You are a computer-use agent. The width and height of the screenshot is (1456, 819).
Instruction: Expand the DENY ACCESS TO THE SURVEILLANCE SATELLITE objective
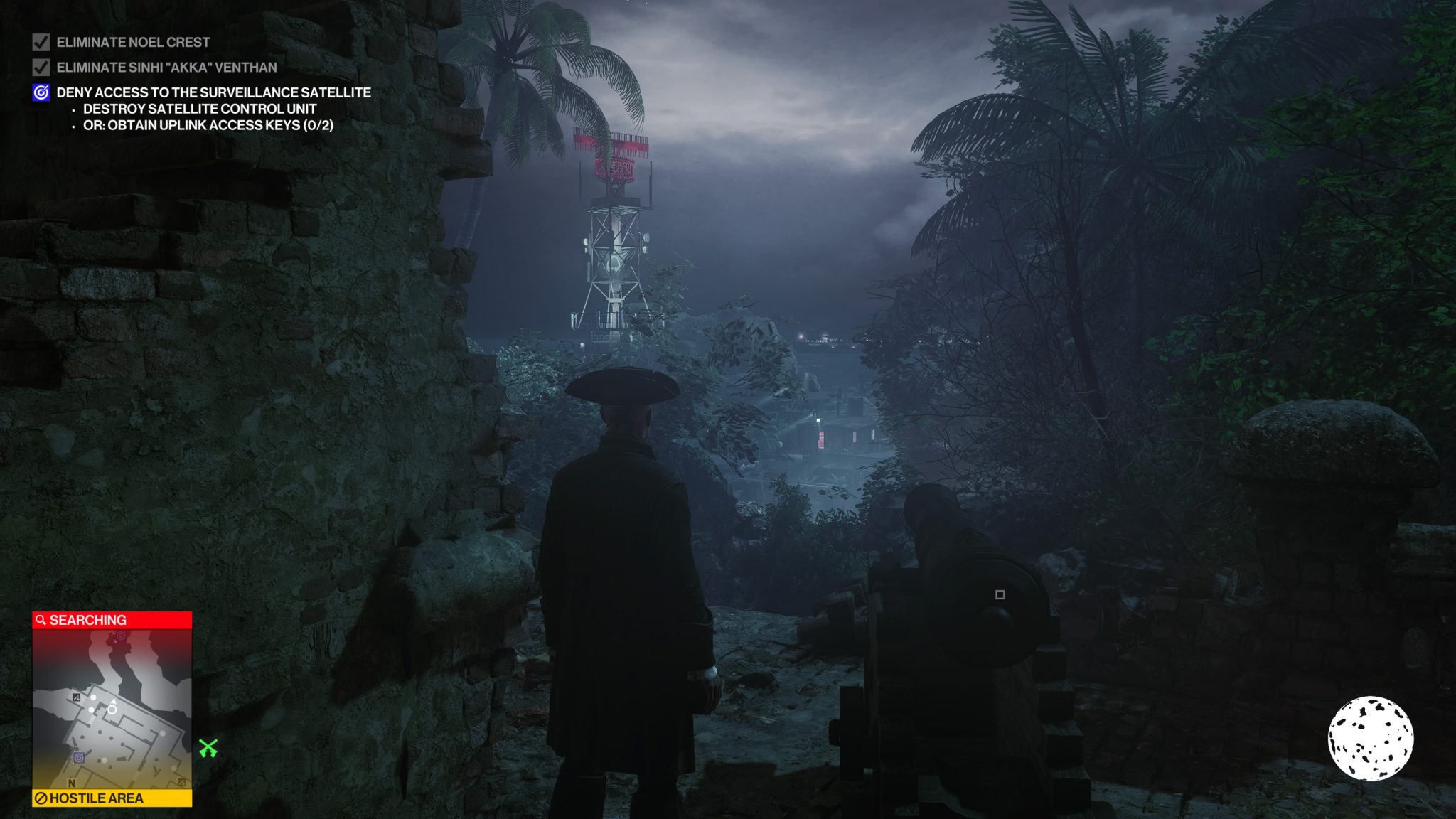[x=213, y=92]
